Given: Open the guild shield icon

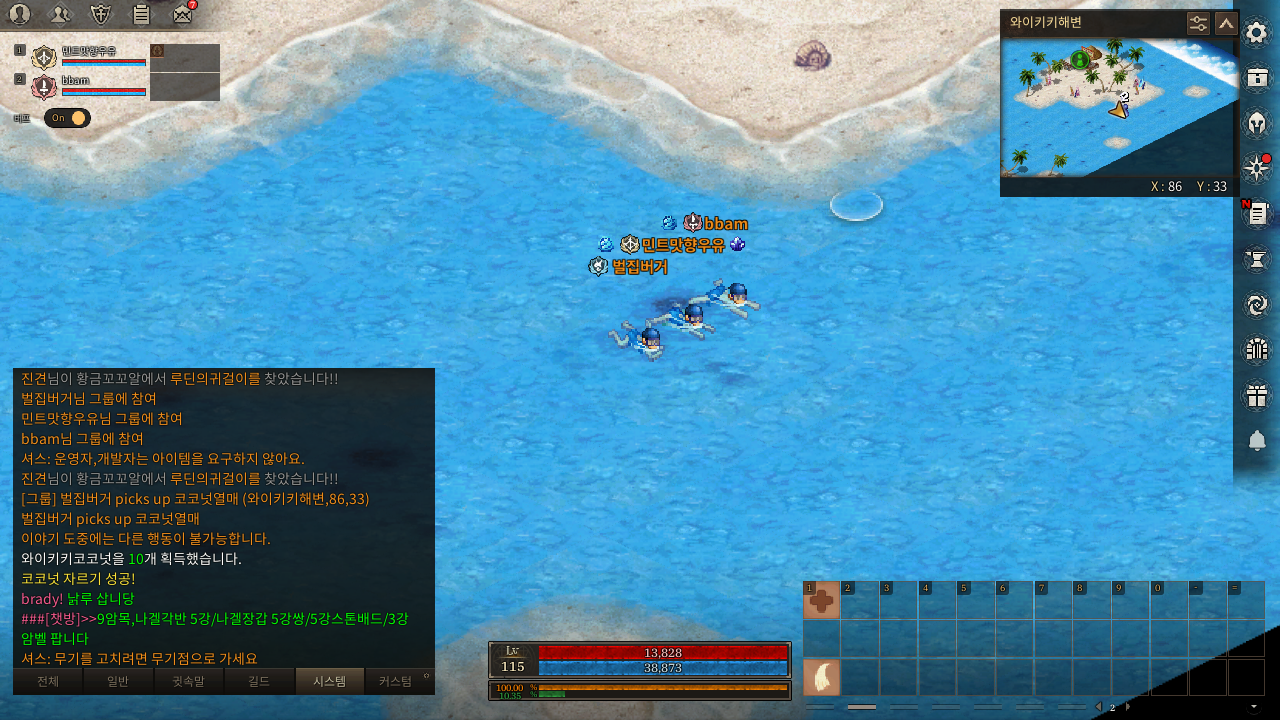Looking at the screenshot, I should click(x=101, y=14).
